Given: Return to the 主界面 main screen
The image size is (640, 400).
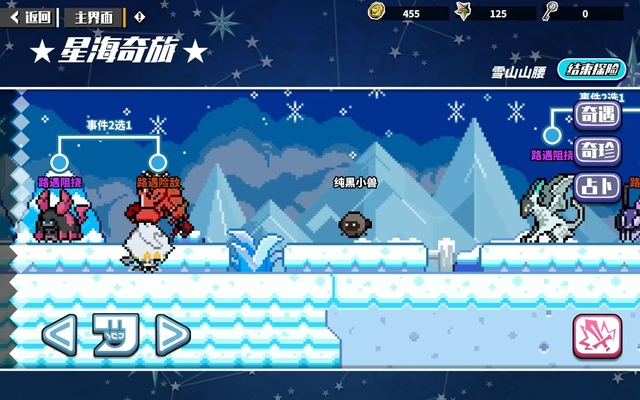Looking at the screenshot, I should tap(94, 16).
